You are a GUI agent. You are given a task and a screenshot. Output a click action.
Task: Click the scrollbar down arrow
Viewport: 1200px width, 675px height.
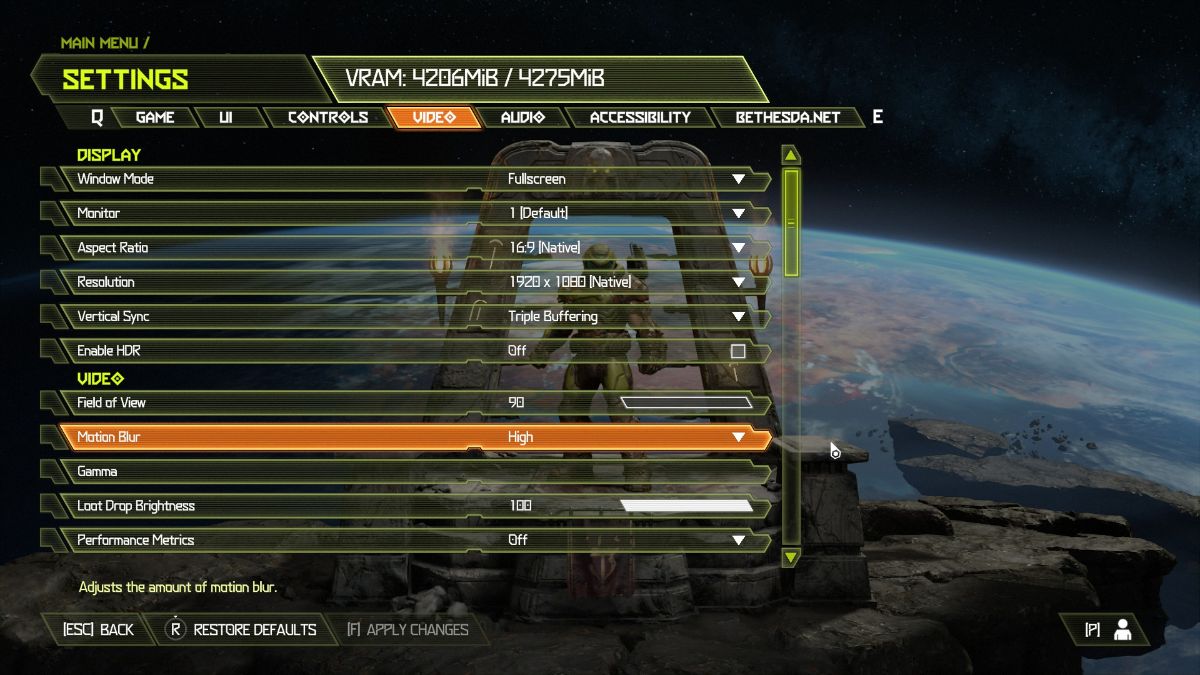coord(791,556)
